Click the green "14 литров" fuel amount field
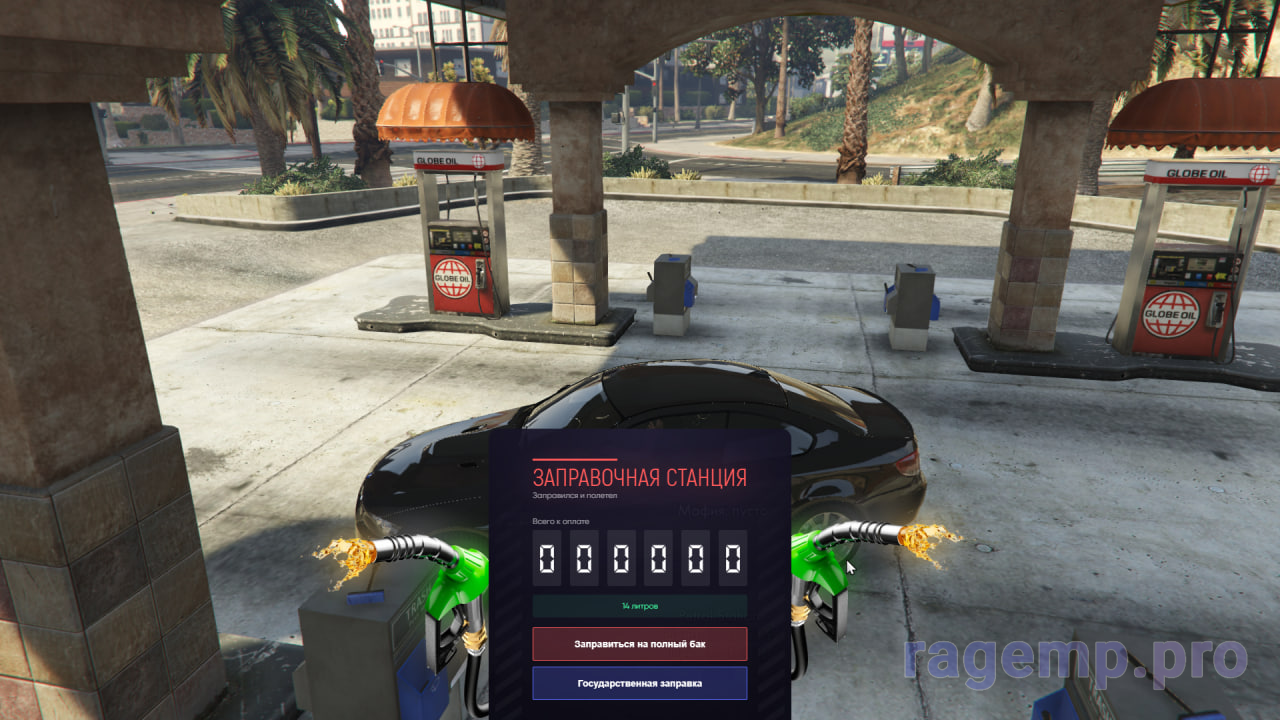Image resolution: width=1280 pixels, height=720 pixels. click(639, 606)
